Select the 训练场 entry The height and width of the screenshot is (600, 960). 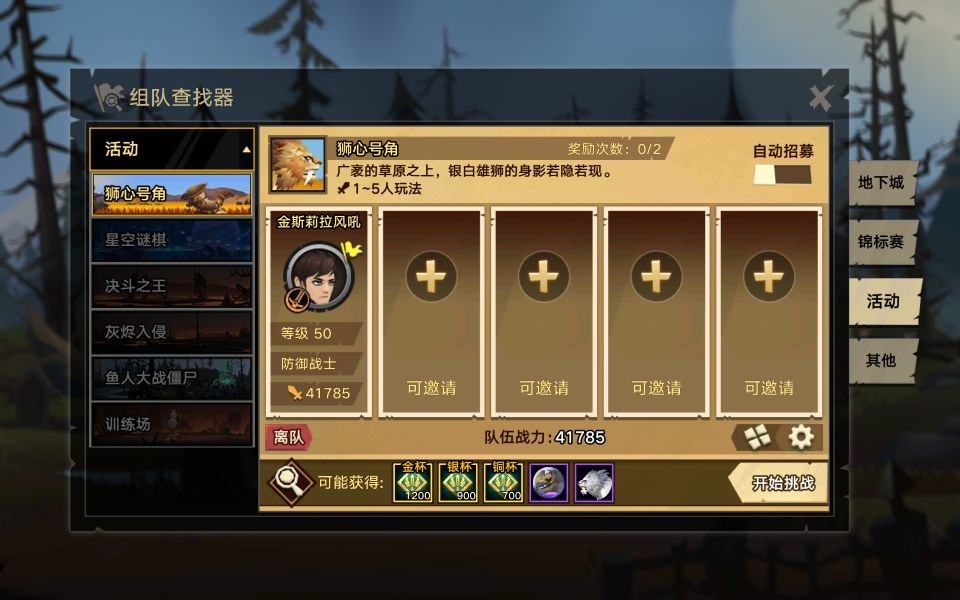pos(171,424)
